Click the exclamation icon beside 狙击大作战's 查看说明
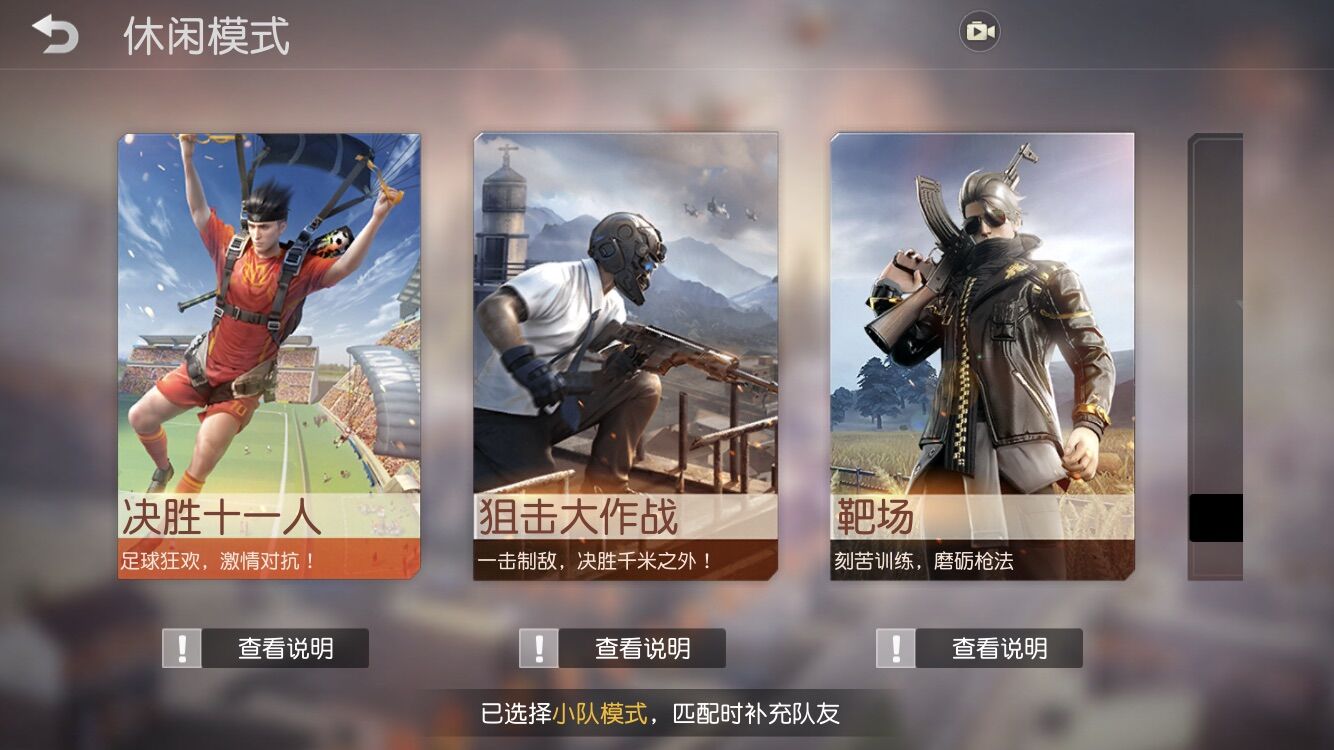This screenshot has height=750, width=1334. tap(540, 647)
